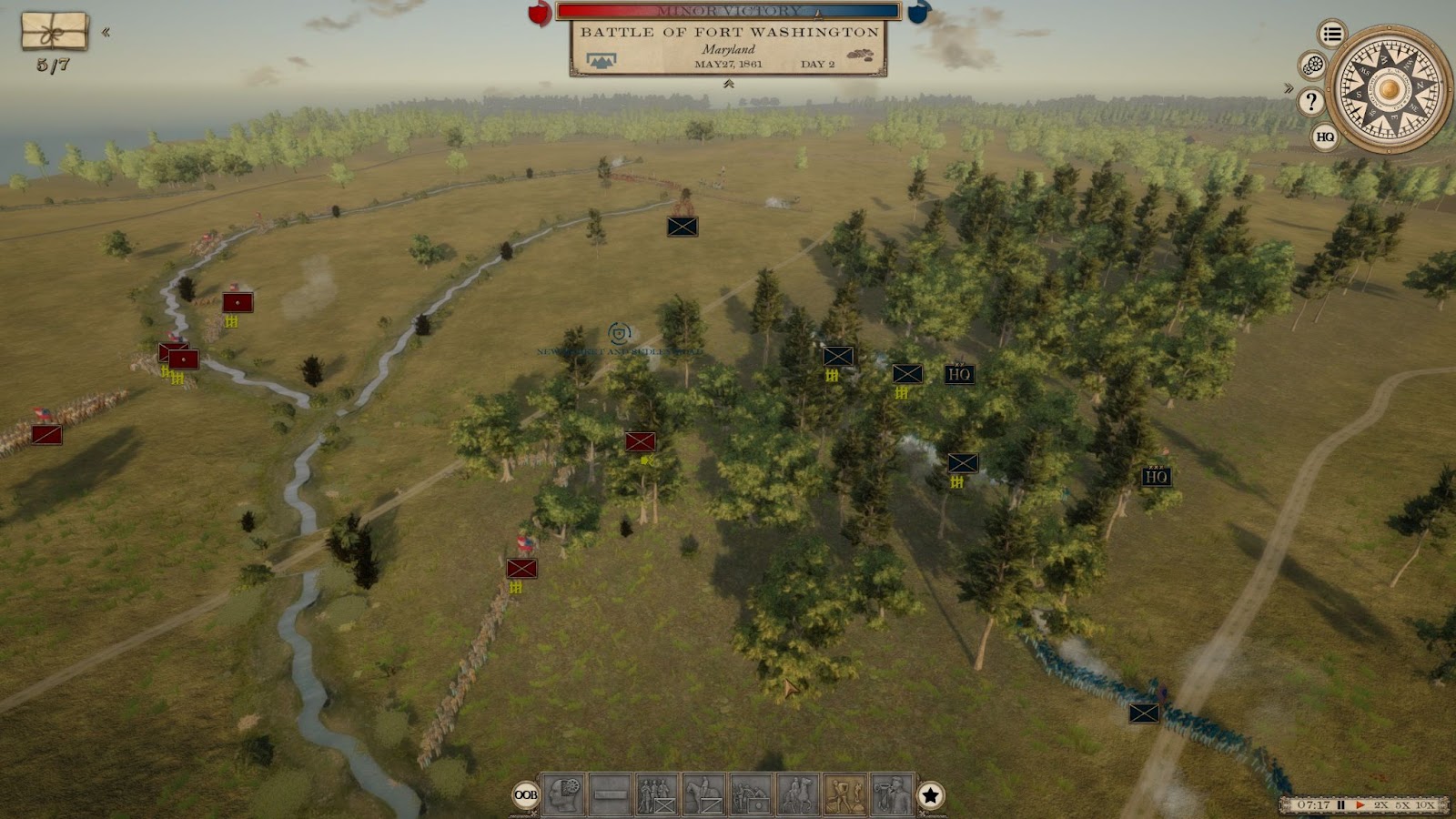This screenshot has height=819, width=1456.
Task: Click the compass rose dial
Action: click(1388, 89)
